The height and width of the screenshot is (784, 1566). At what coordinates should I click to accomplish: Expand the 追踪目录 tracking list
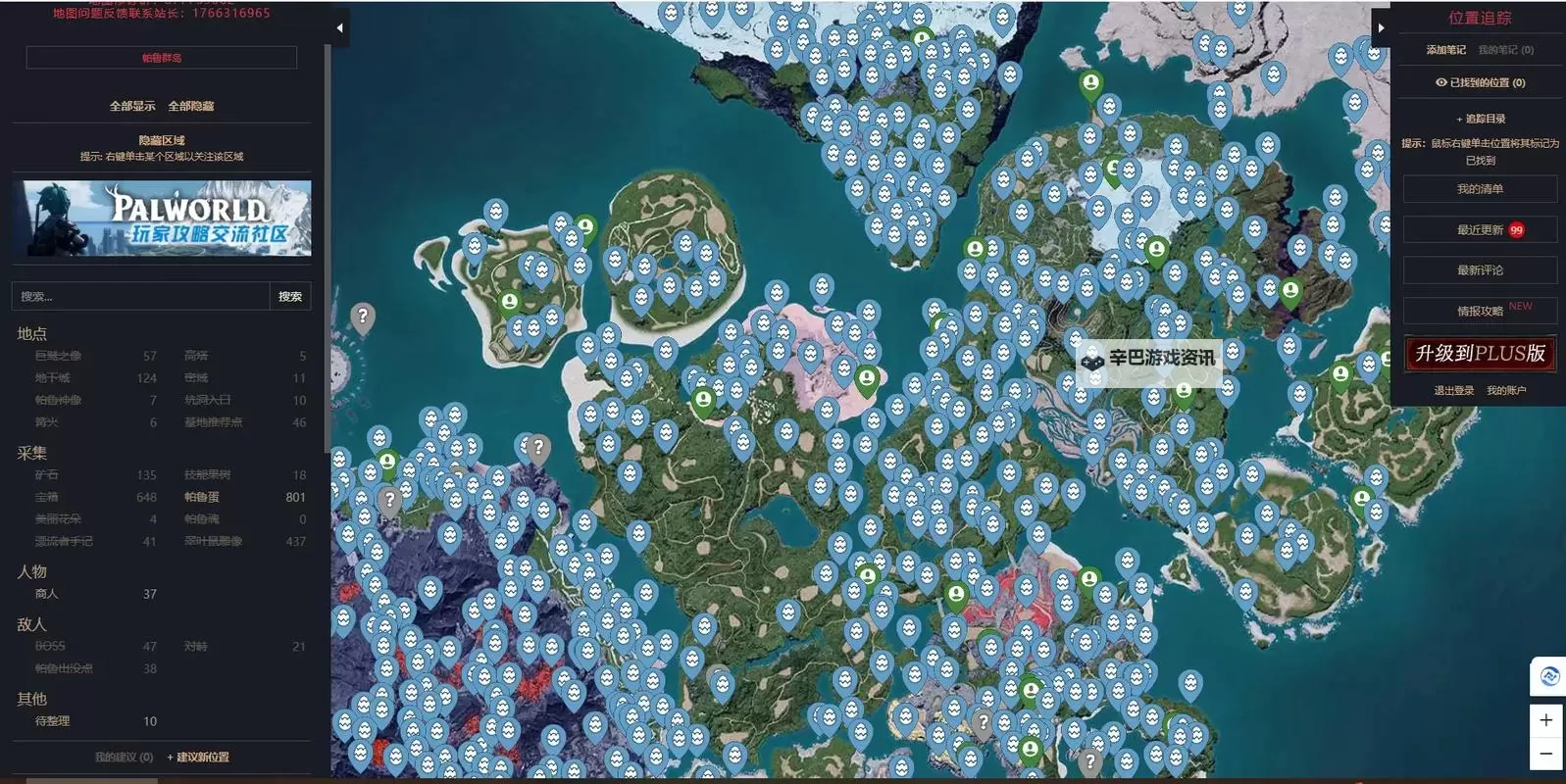point(1481,118)
